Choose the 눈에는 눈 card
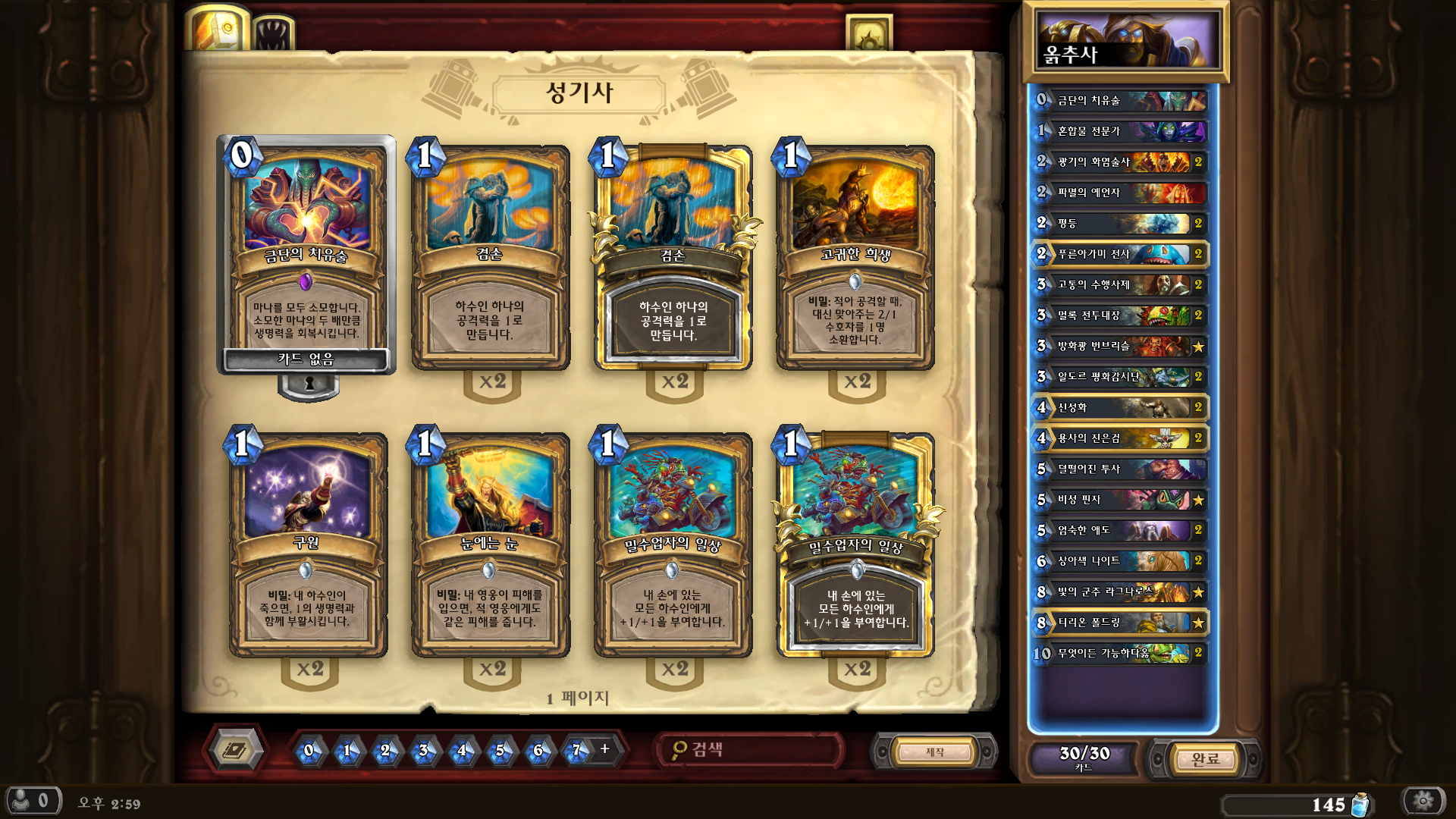Viewport: 1456px width, 819px height. 490,544
